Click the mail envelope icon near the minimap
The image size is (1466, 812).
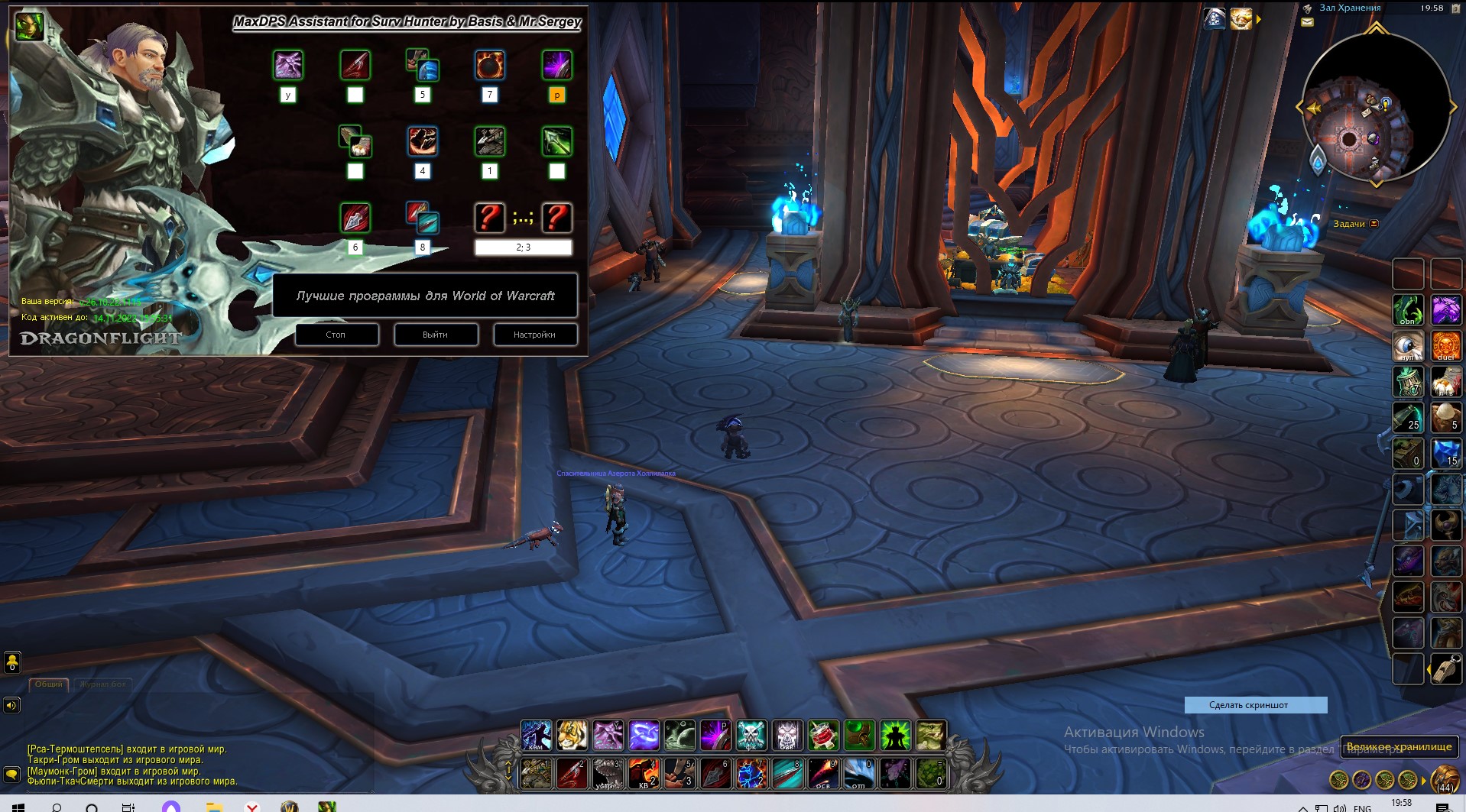click(x=1307, y=23)
